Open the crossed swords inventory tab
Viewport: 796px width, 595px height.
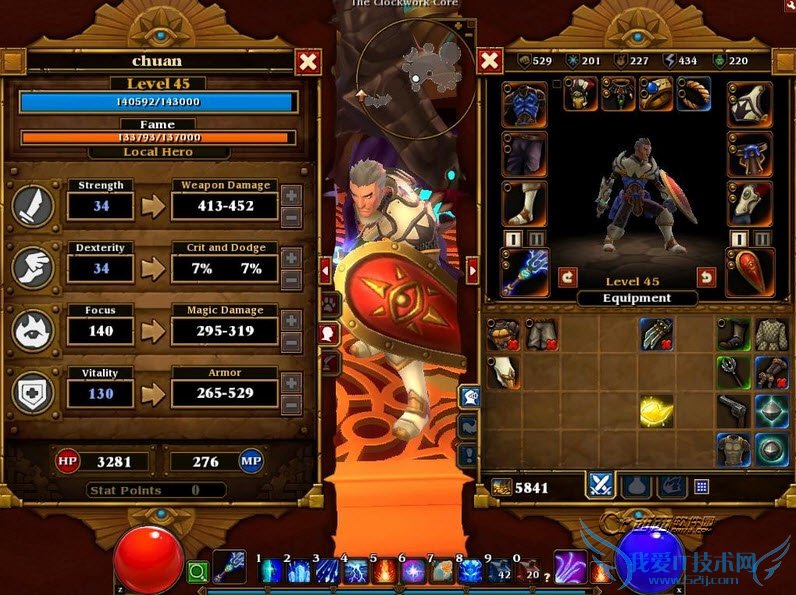pyautogui.click(x=600, y=487)
